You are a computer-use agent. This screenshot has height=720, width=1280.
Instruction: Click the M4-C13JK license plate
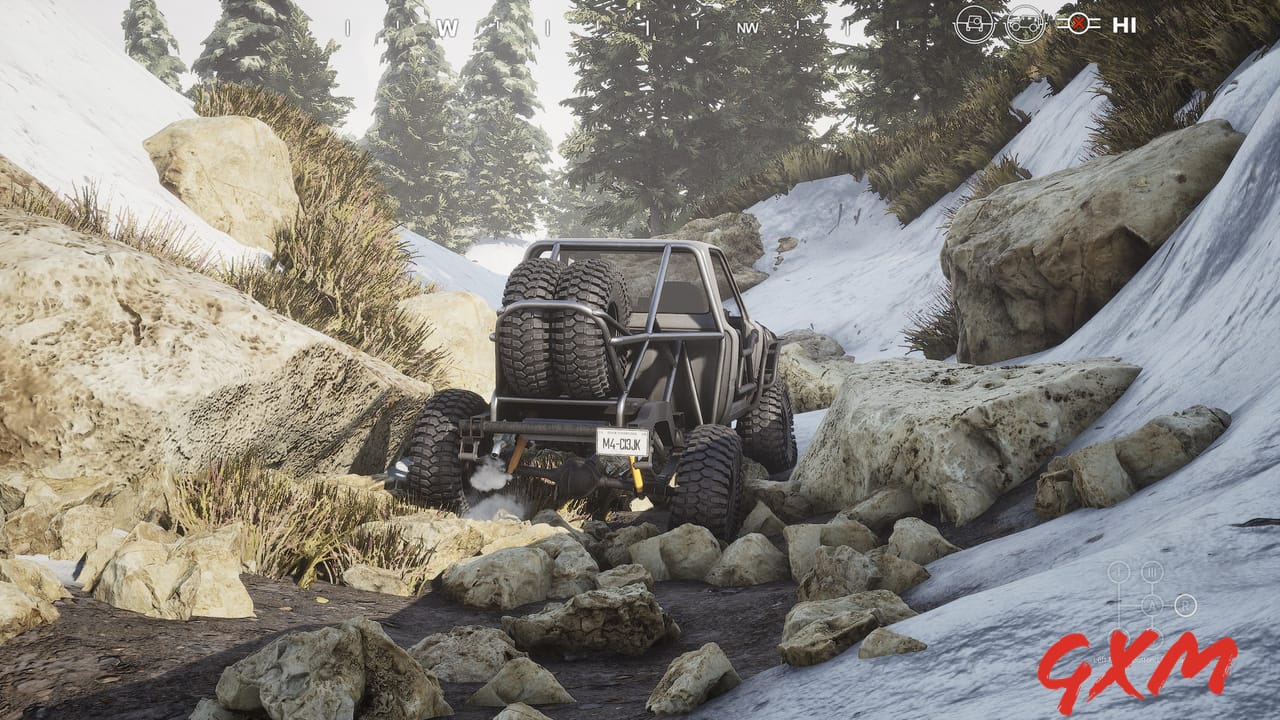click(x=621, y=441)
